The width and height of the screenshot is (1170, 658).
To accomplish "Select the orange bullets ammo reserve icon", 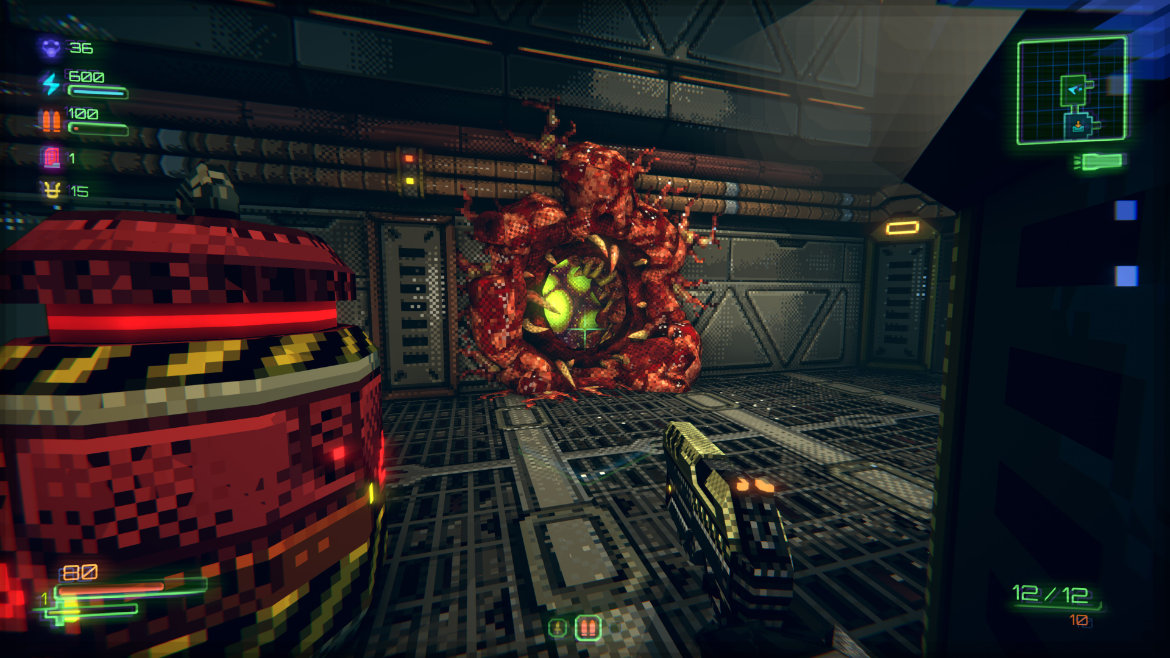I will pyautogui.click(x=50, y=121).
